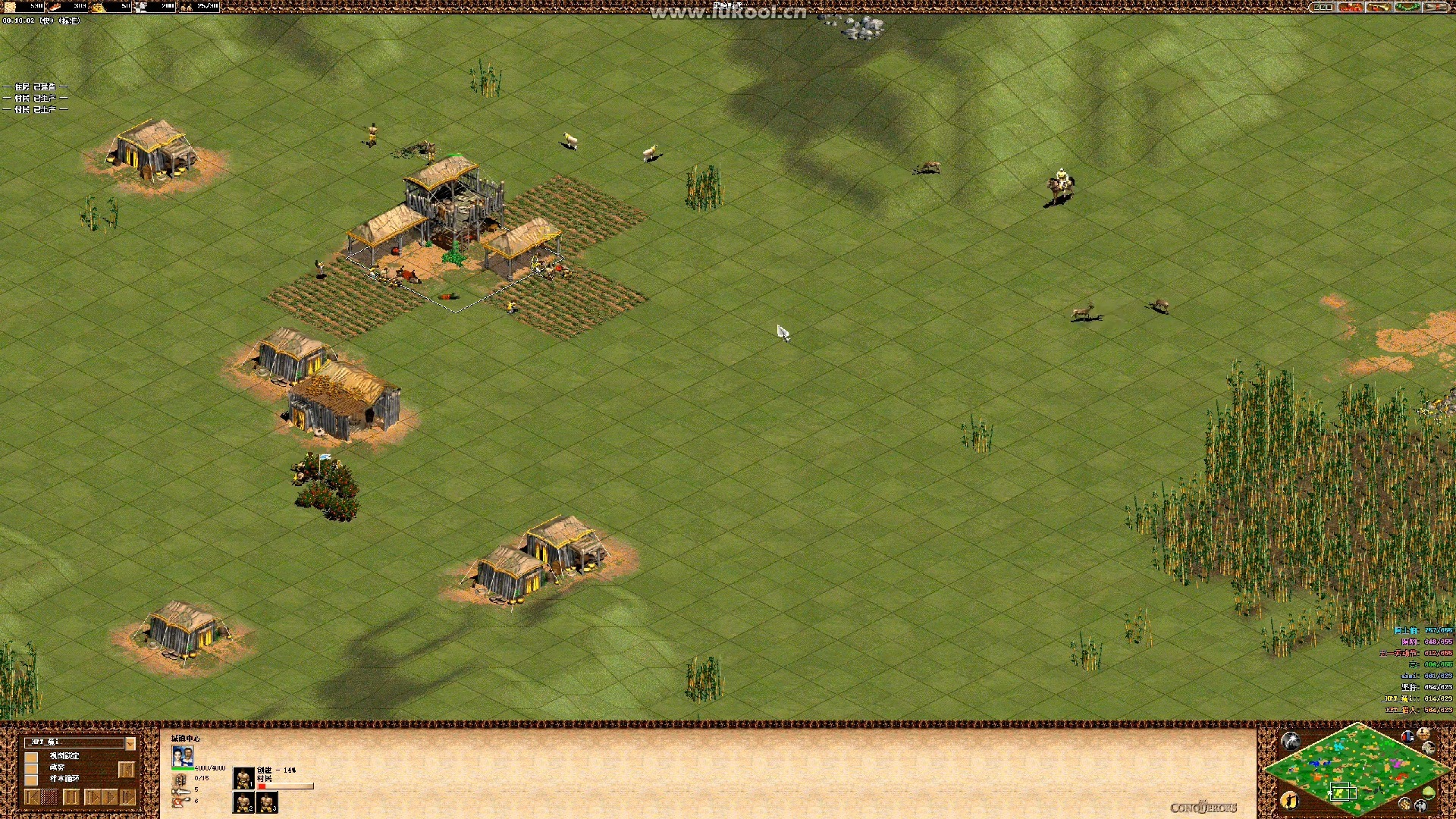Toggle the 战雾 fog of war checkbox
Viewport: 1456px width, 819px height.
click(x=32, y=768)
